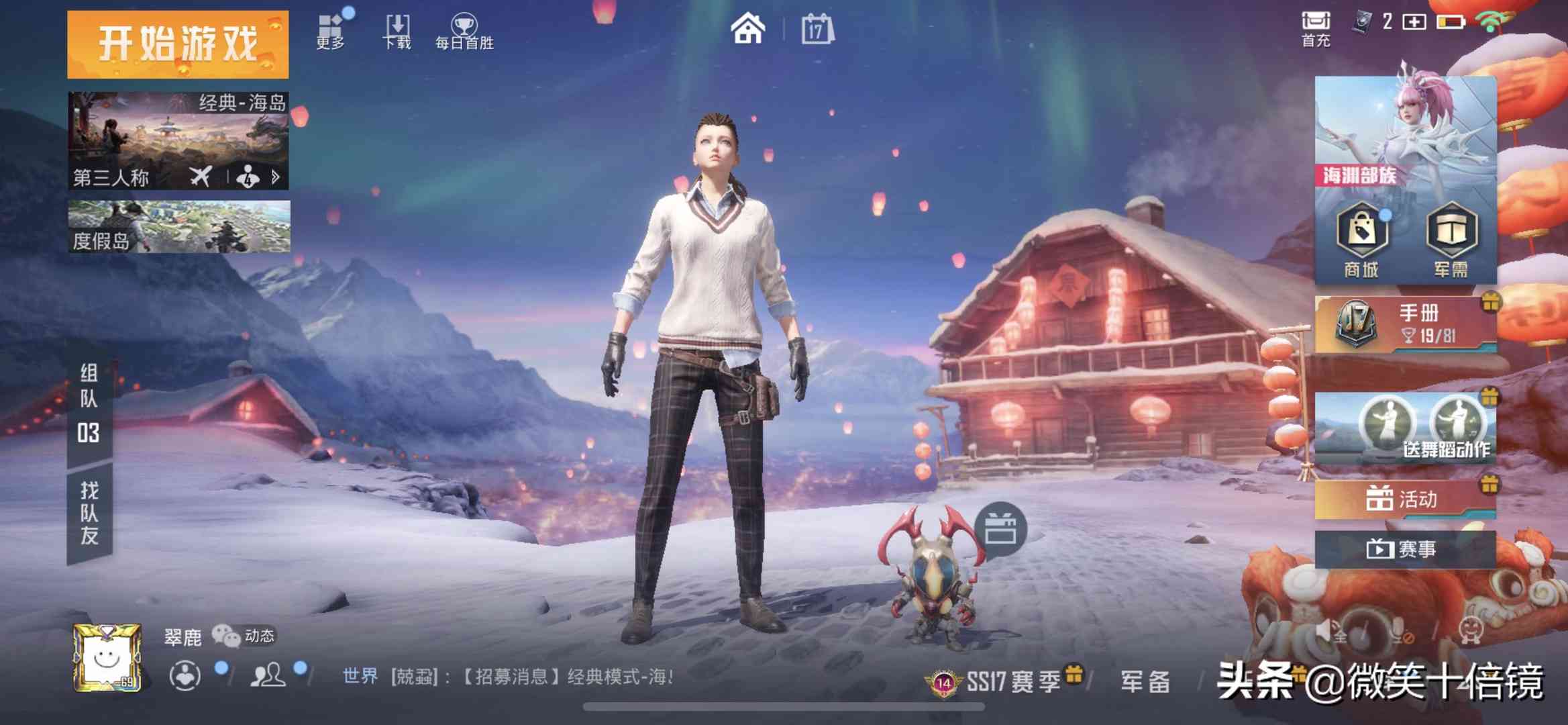
Task: Open the 军备 armory
Action: pos(1145,682)
